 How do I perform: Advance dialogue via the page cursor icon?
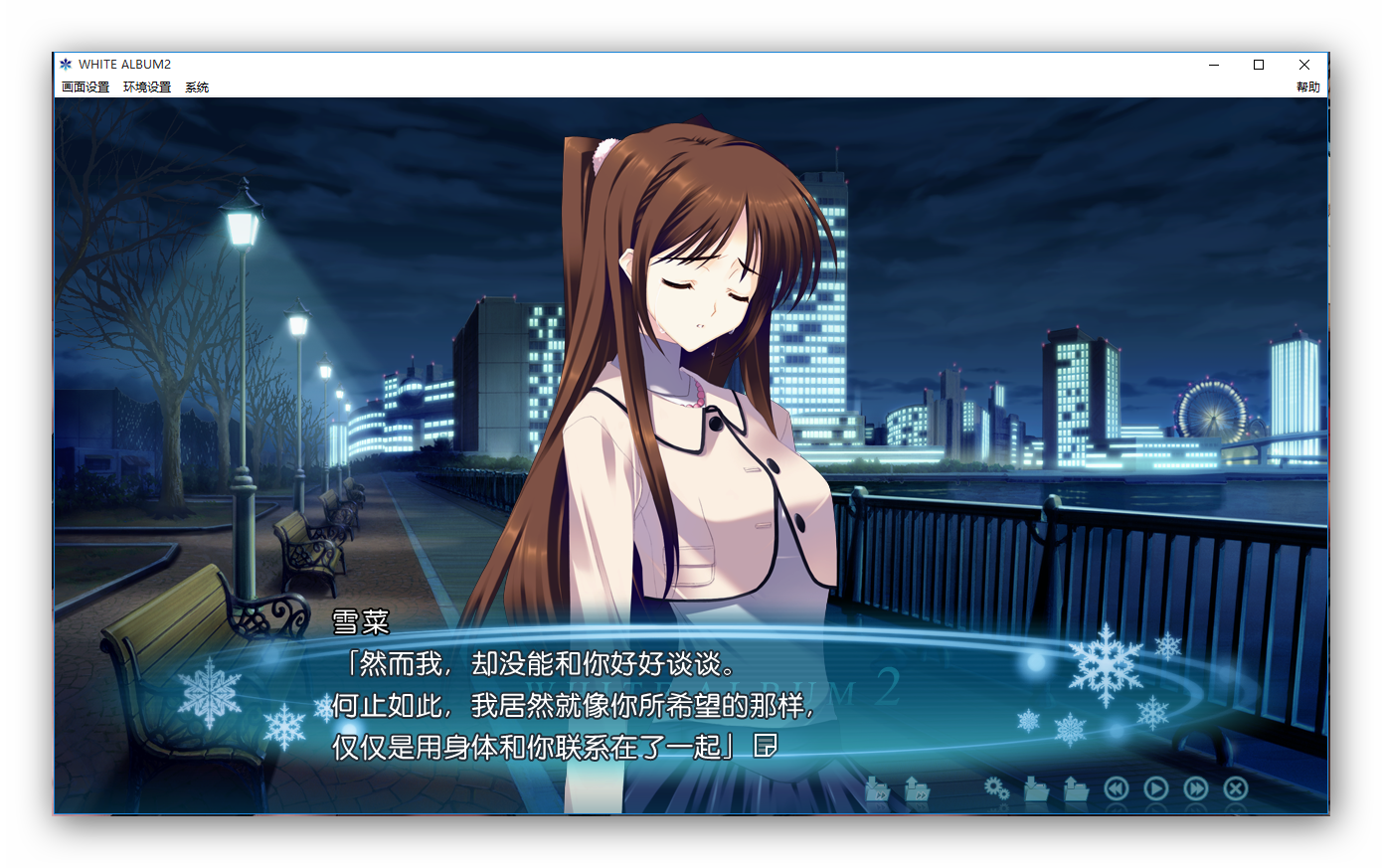pyautogui.click(x=765, y=746)
